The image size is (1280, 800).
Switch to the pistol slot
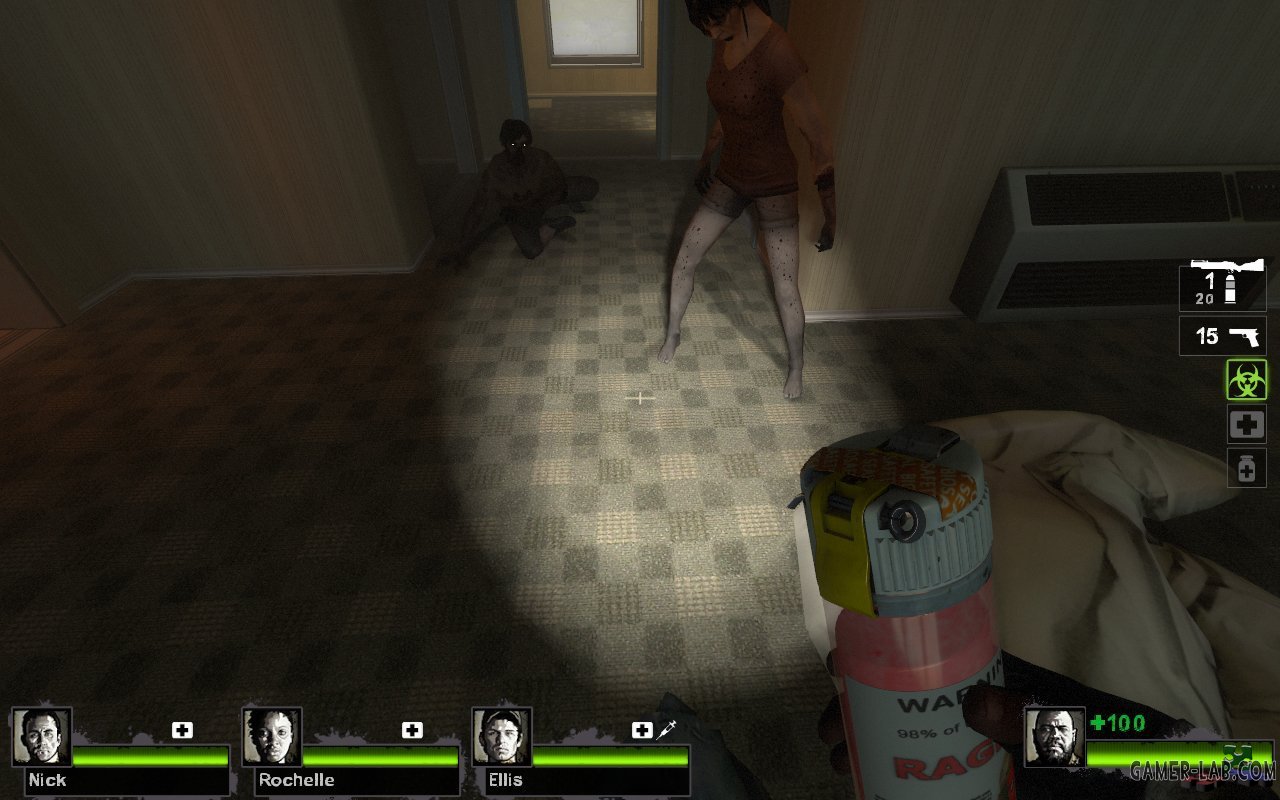1222,336
